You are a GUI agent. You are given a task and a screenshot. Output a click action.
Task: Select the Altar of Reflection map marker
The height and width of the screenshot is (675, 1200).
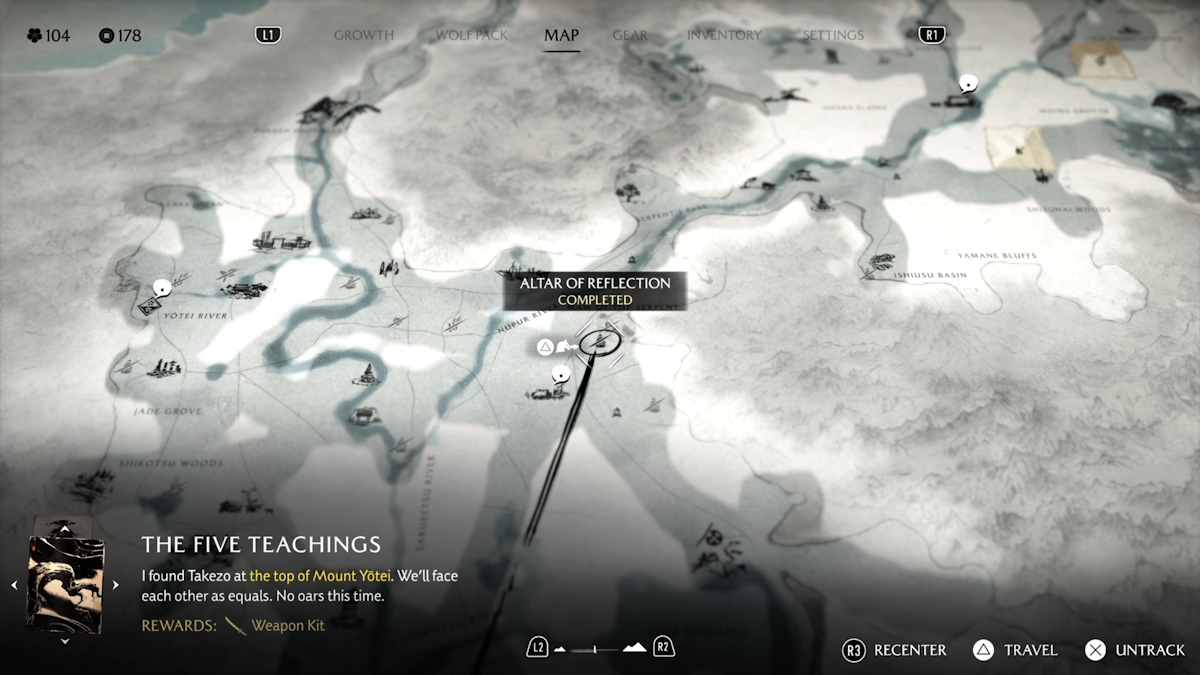tap(600, 343)
